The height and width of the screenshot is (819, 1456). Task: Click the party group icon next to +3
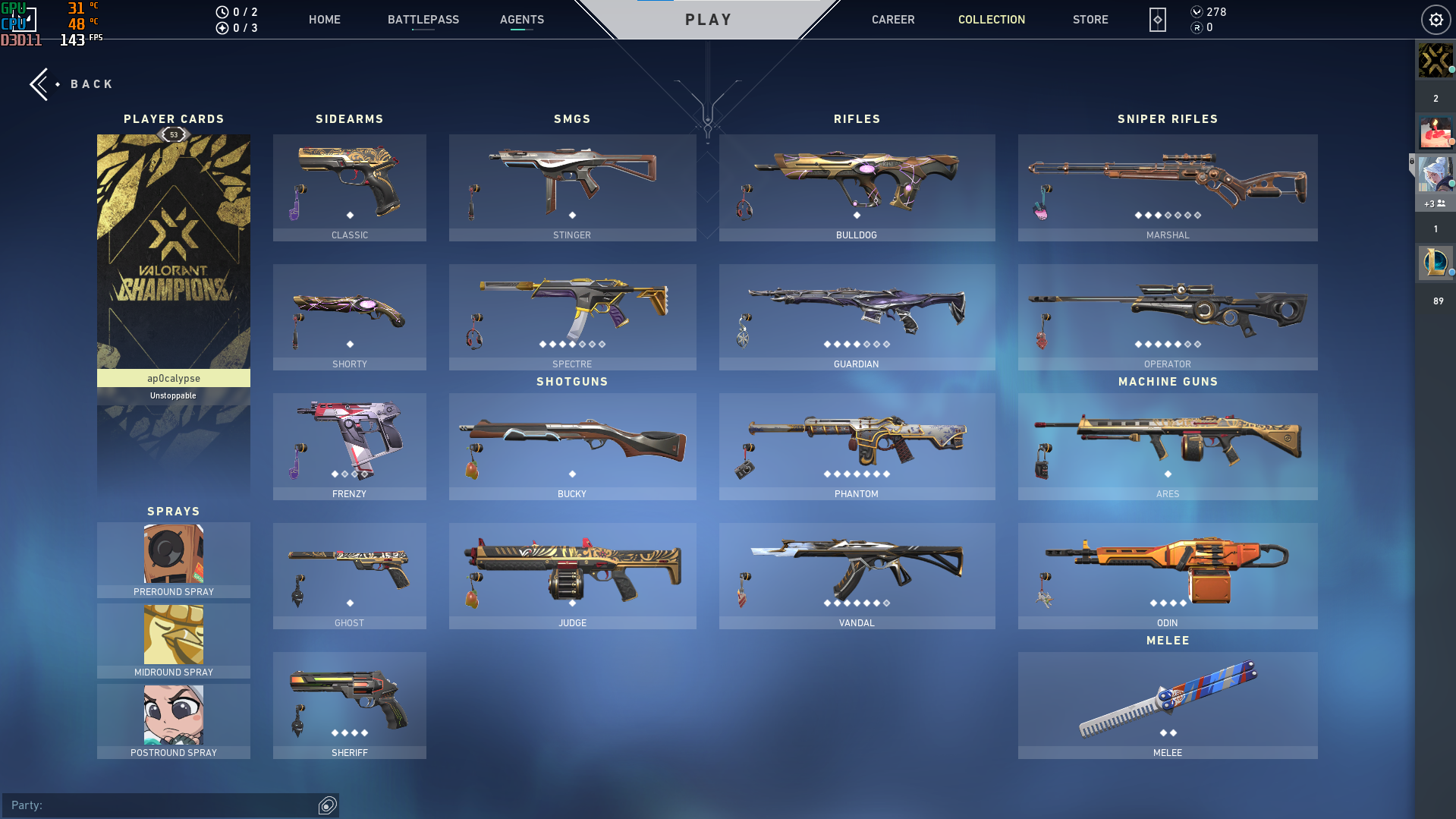tap(1440, 203)
